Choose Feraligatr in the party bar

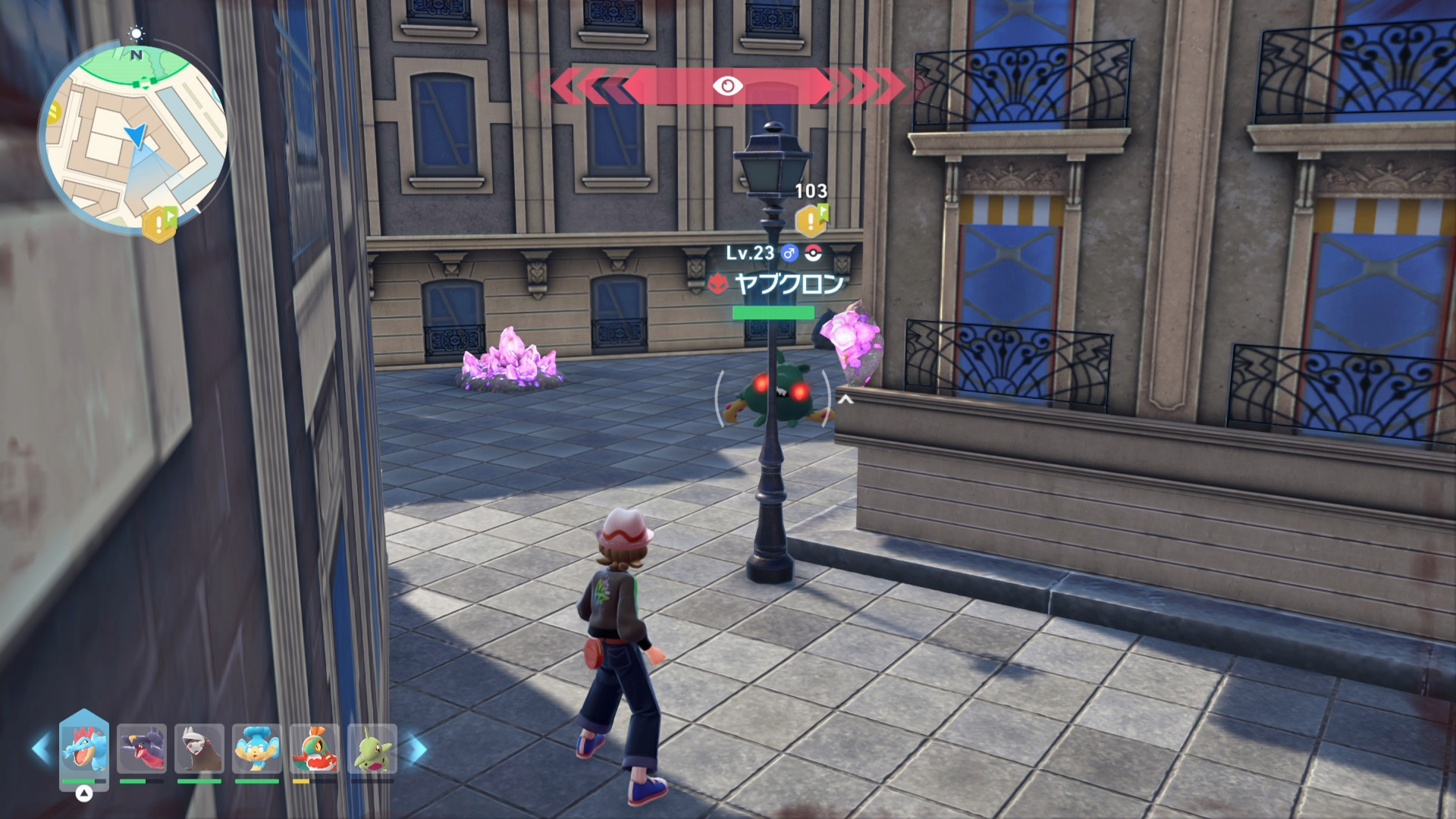84,748
